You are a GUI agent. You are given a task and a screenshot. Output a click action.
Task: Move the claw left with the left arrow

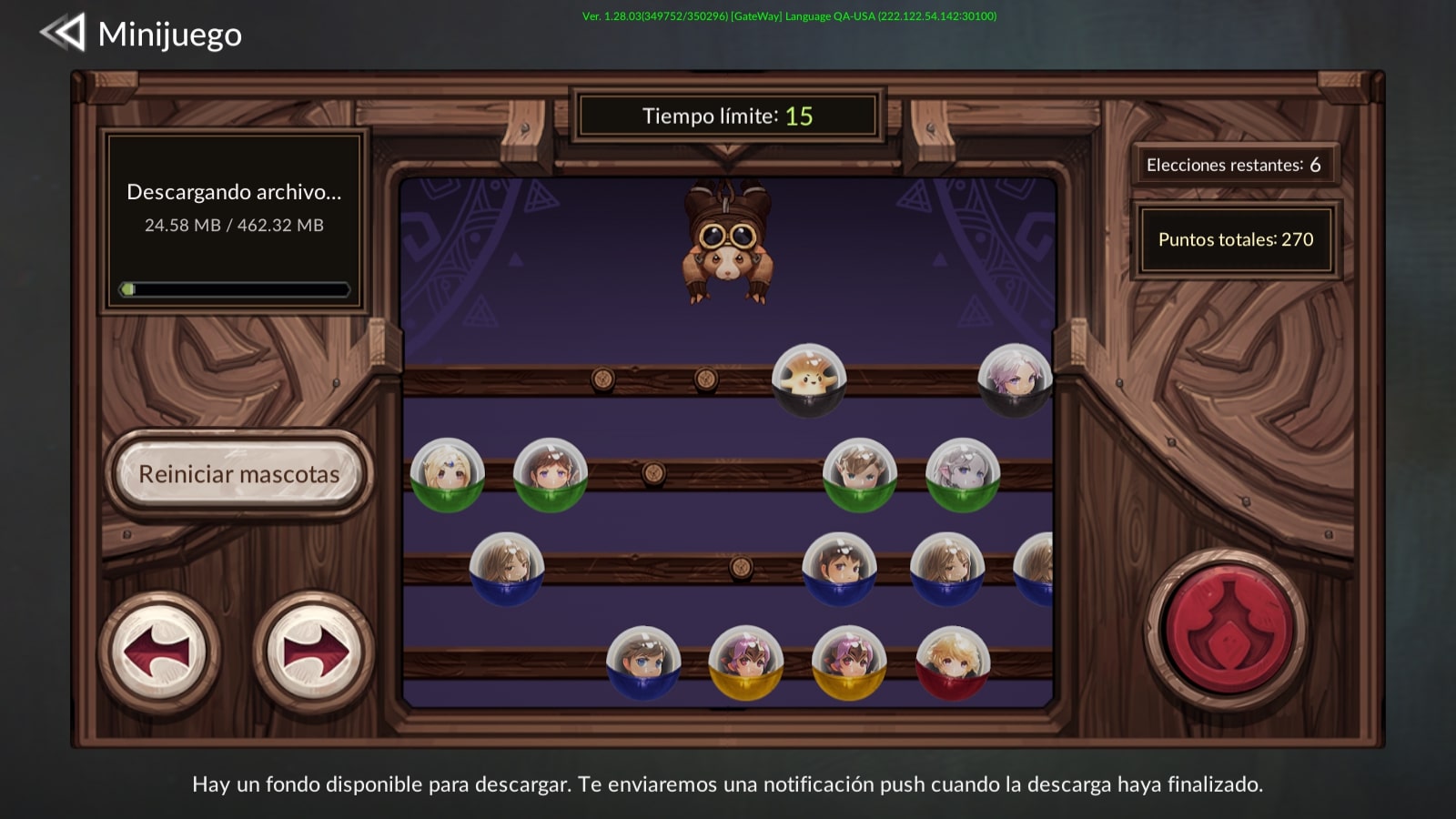click(x=158, y=652)
